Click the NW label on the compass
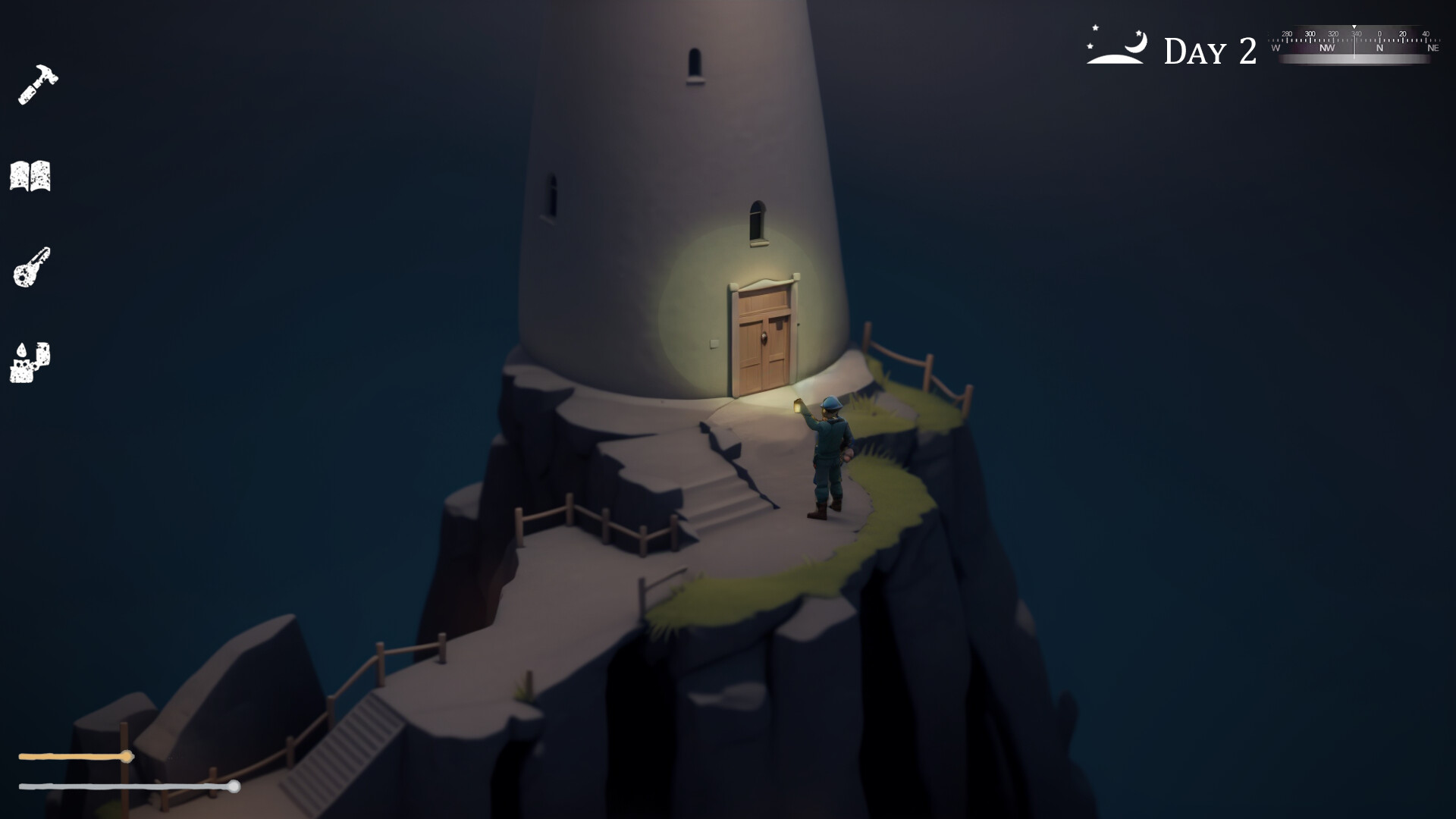Viewport: 1456px width, 819px height. pyautogui.click(x=1327, y=48)
